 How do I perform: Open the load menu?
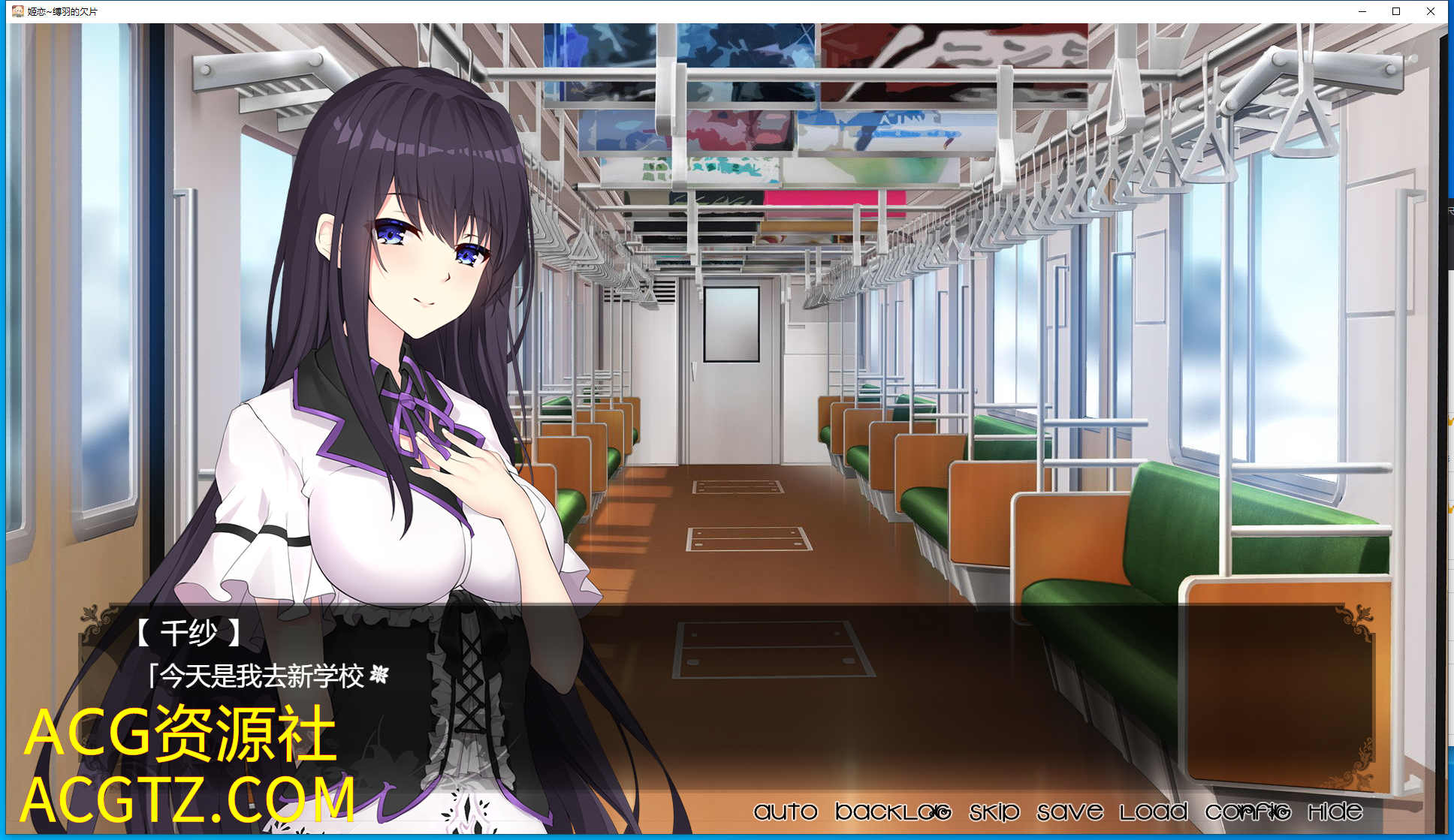click(1154, 811)
